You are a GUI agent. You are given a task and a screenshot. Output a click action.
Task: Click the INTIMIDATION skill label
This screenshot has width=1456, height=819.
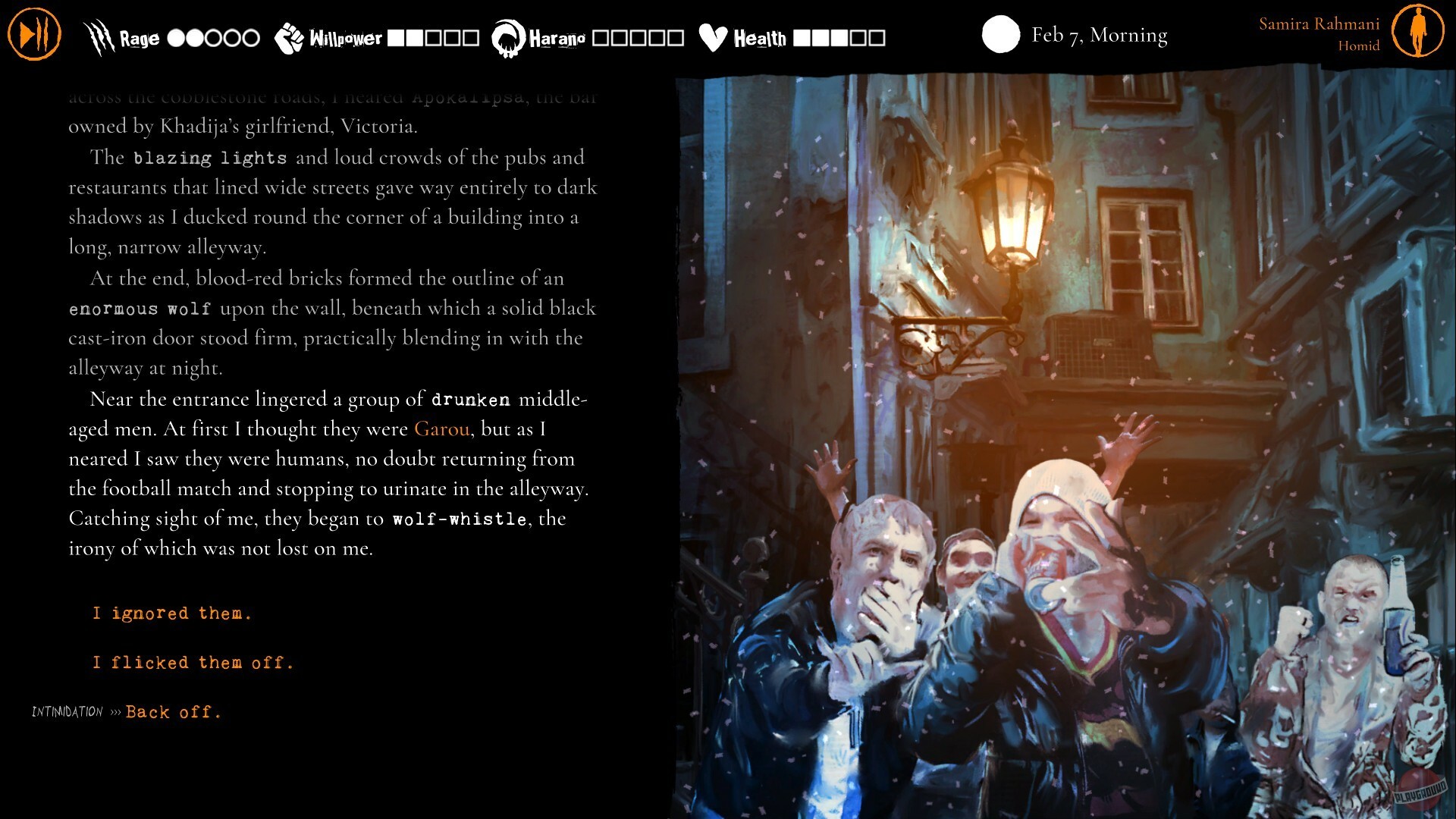(x=66, y=711)
